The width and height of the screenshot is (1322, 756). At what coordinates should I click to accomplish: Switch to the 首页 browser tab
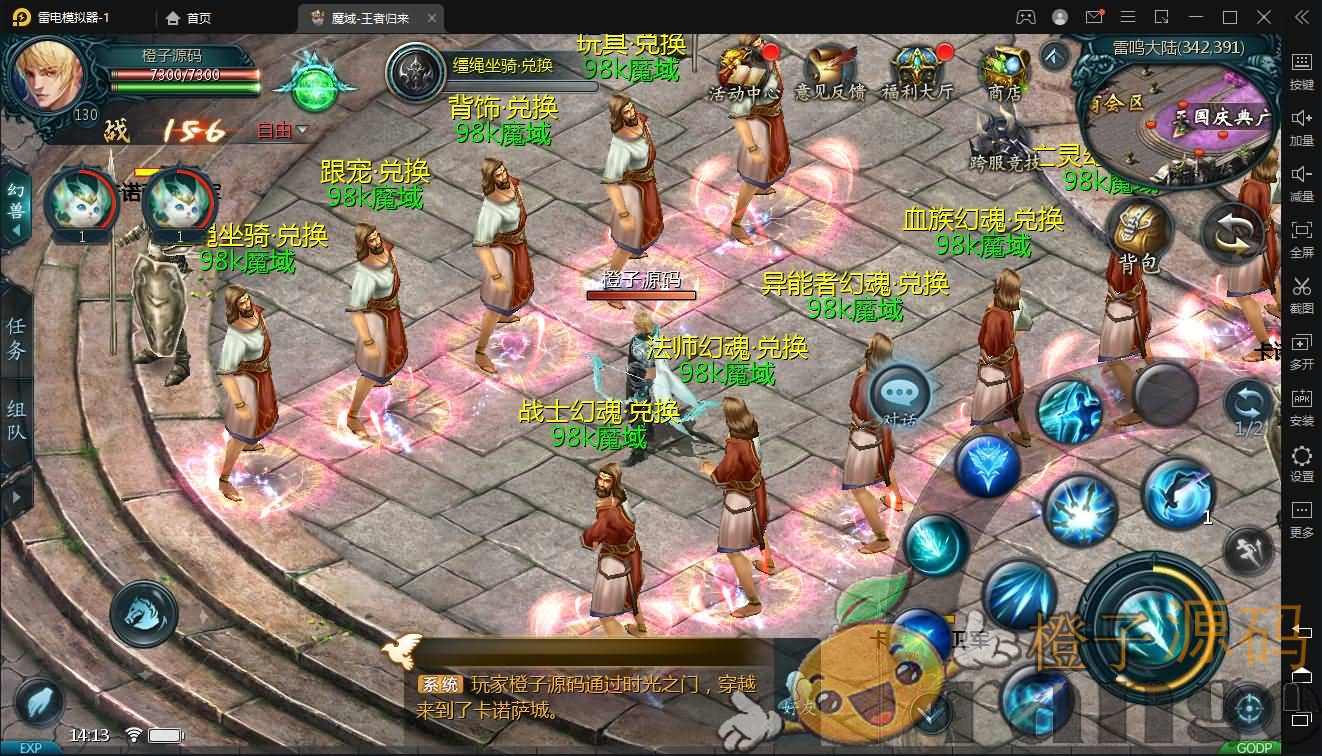coord(192,17)
